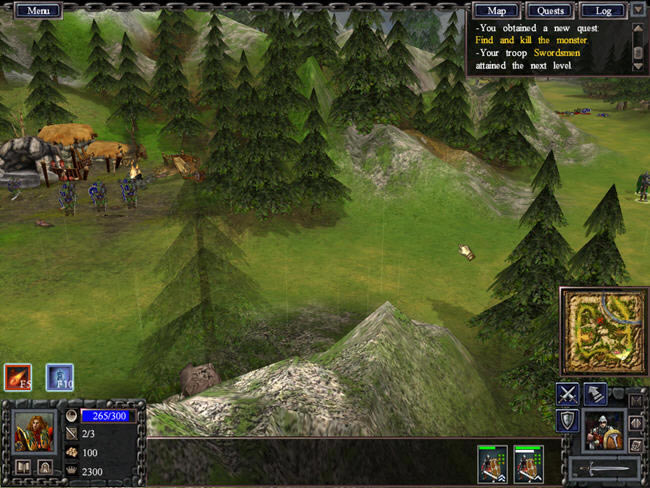Choose the shield defend command
Image resolution: width=650 pixels, height=488 pixels.
568,421
